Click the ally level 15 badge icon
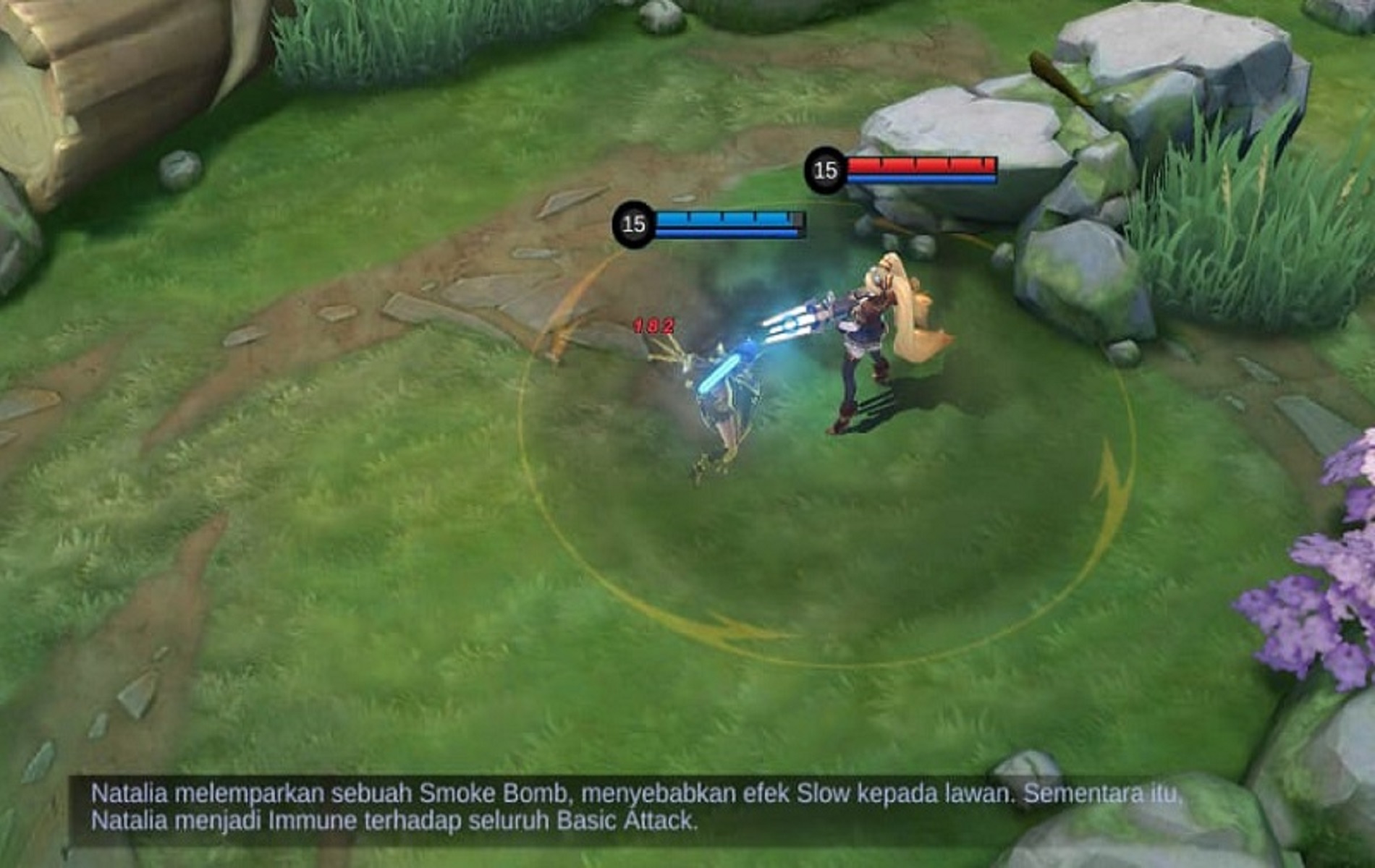1375x868 pixels. (633, 223)
